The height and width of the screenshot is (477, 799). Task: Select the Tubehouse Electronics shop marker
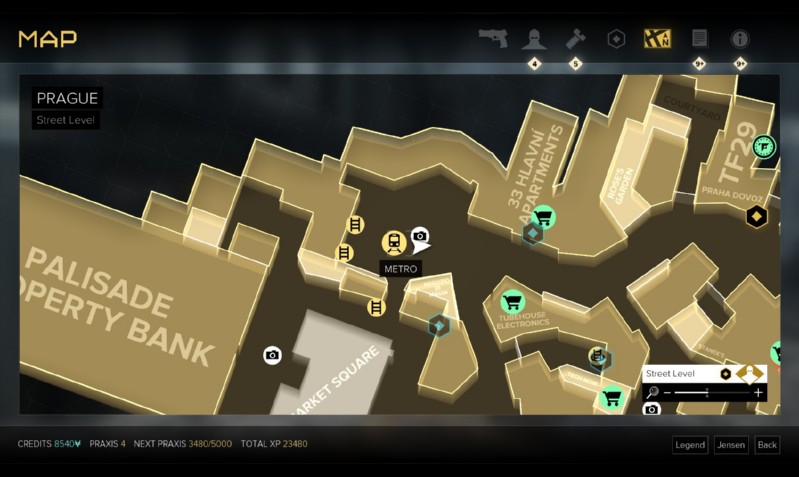(x=513, y=301)
